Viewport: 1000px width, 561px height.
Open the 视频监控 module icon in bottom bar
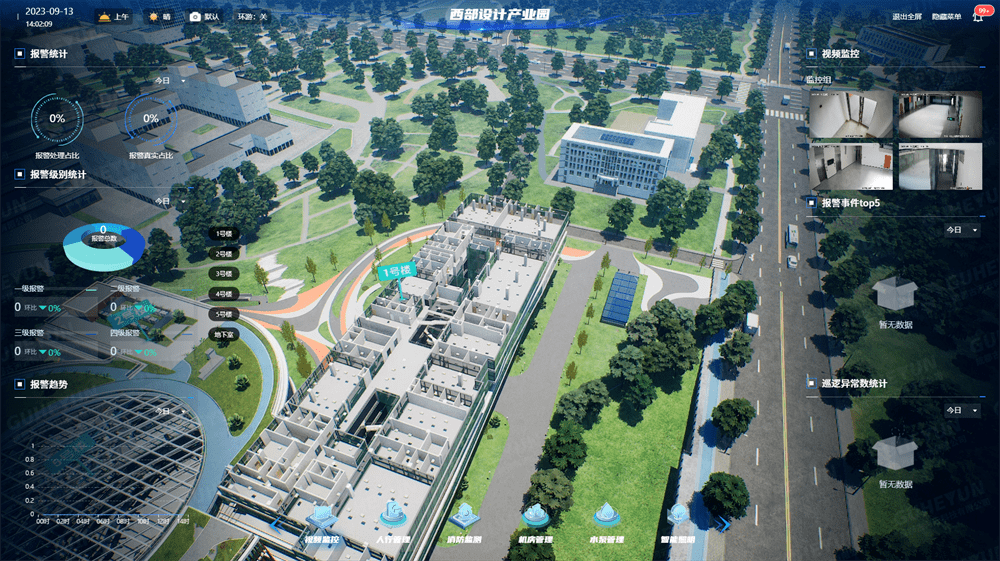point(321,518)
